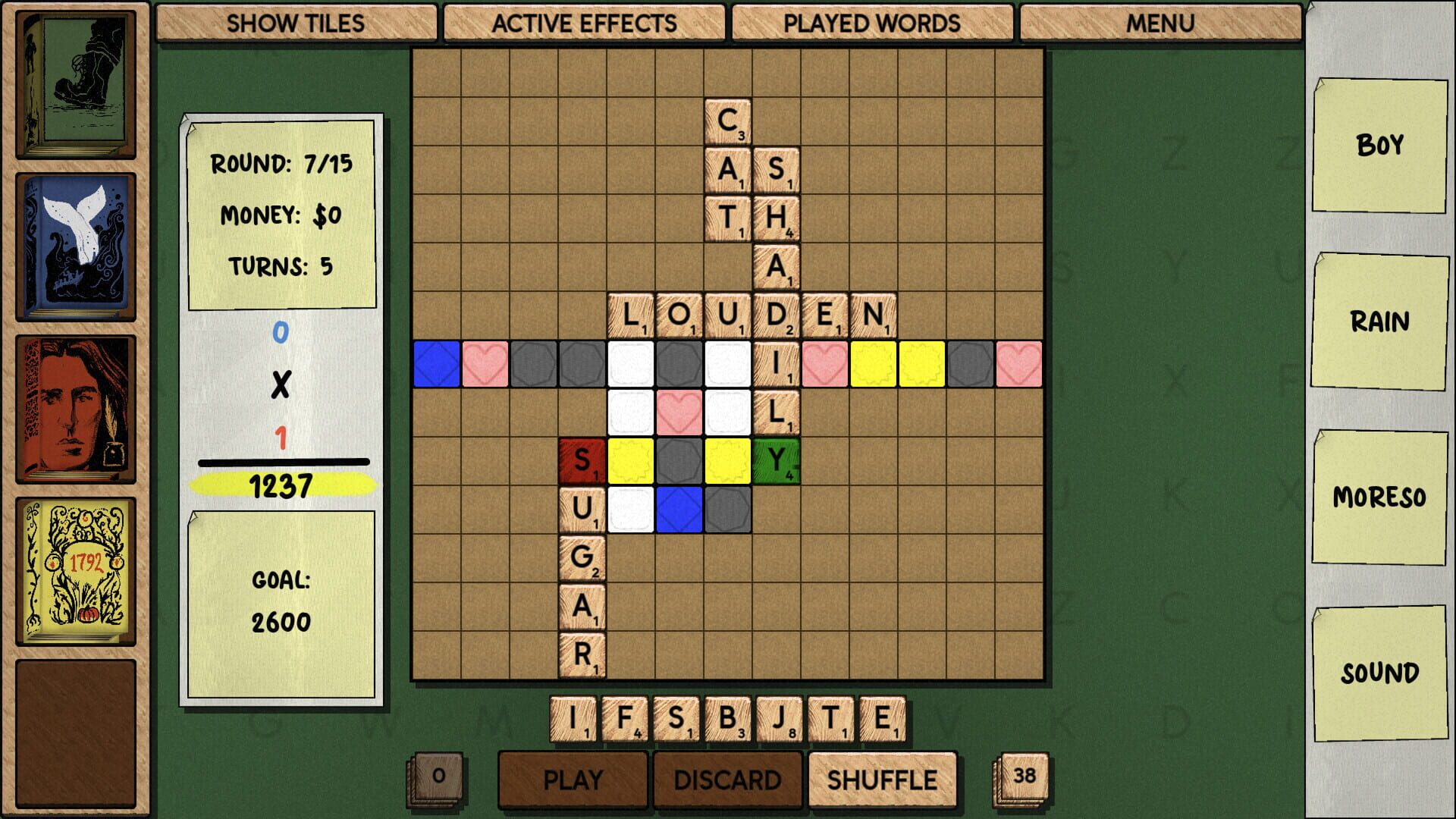The image size is (1456, 819).
Task: Select the RAIN sticky note
Action: [1377, 322]
